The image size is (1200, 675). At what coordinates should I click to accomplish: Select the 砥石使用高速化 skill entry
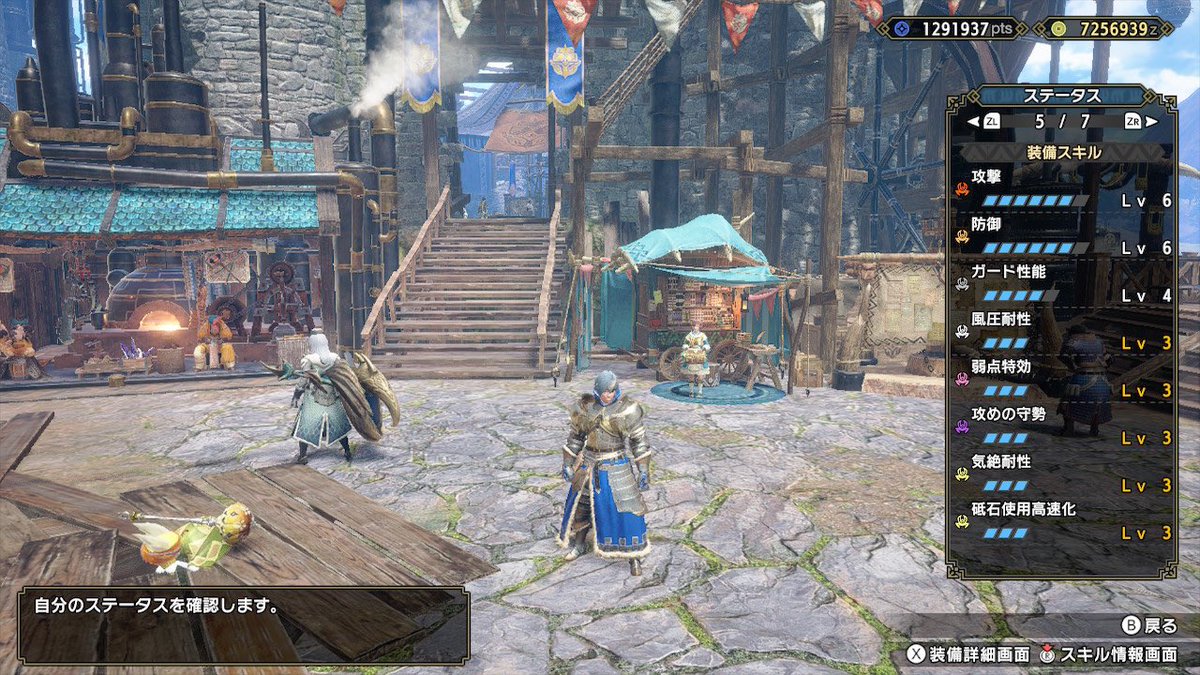[x=1063, y=522]
